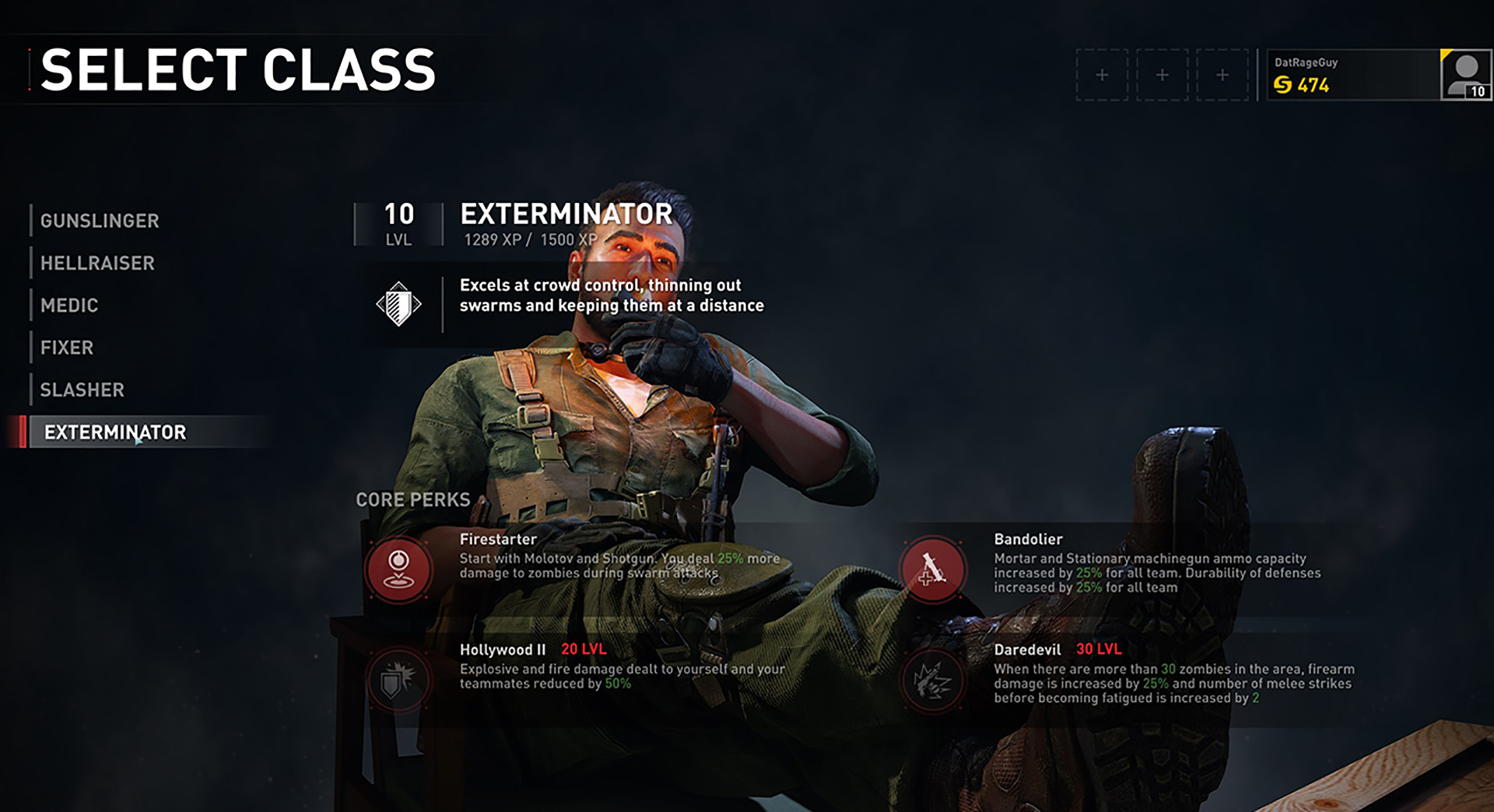
Task: Select the Gunslinger class
Action: point(99,221)
